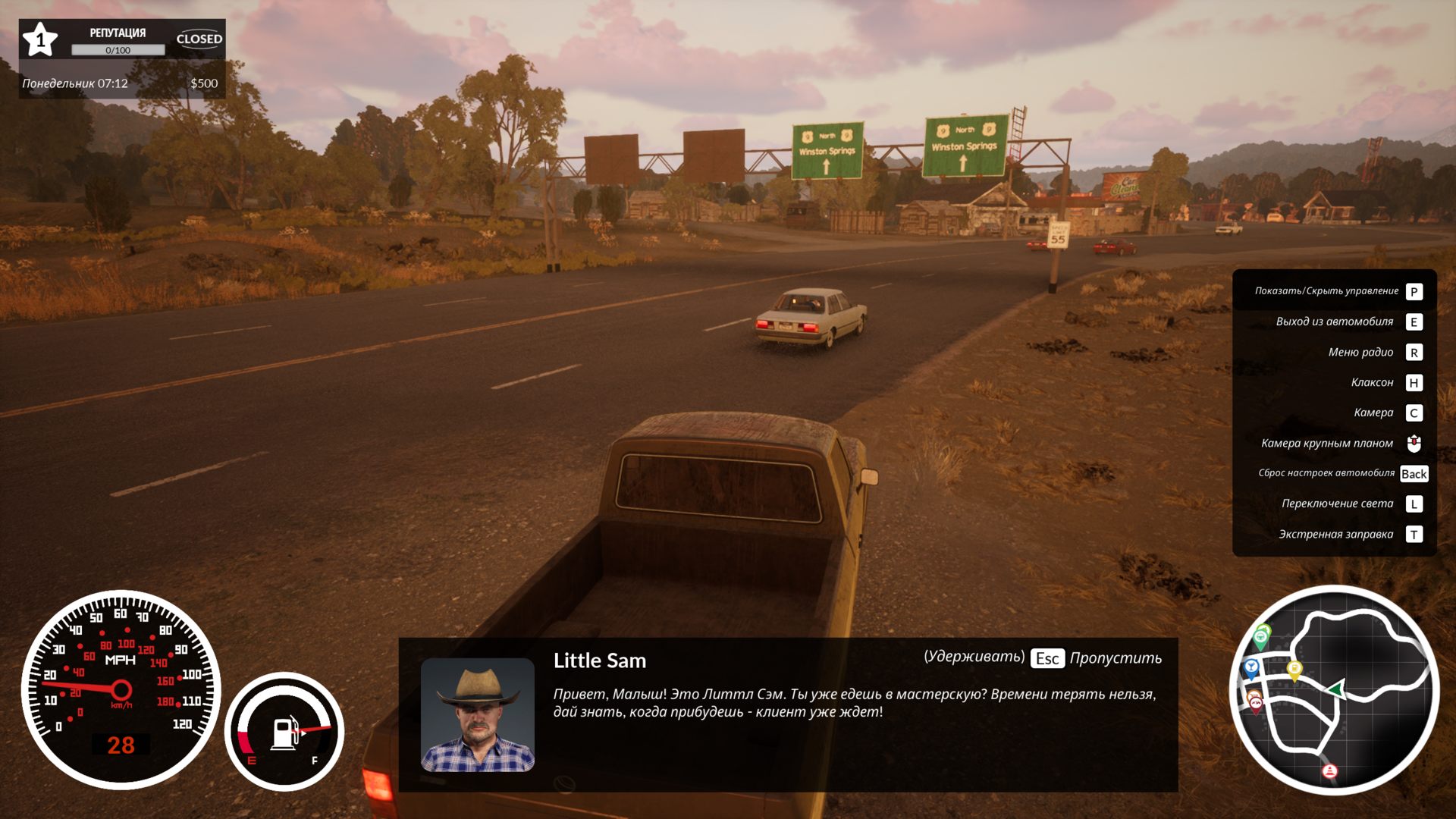Select the Выход из автомобиля controls row

click(1335, 322)
